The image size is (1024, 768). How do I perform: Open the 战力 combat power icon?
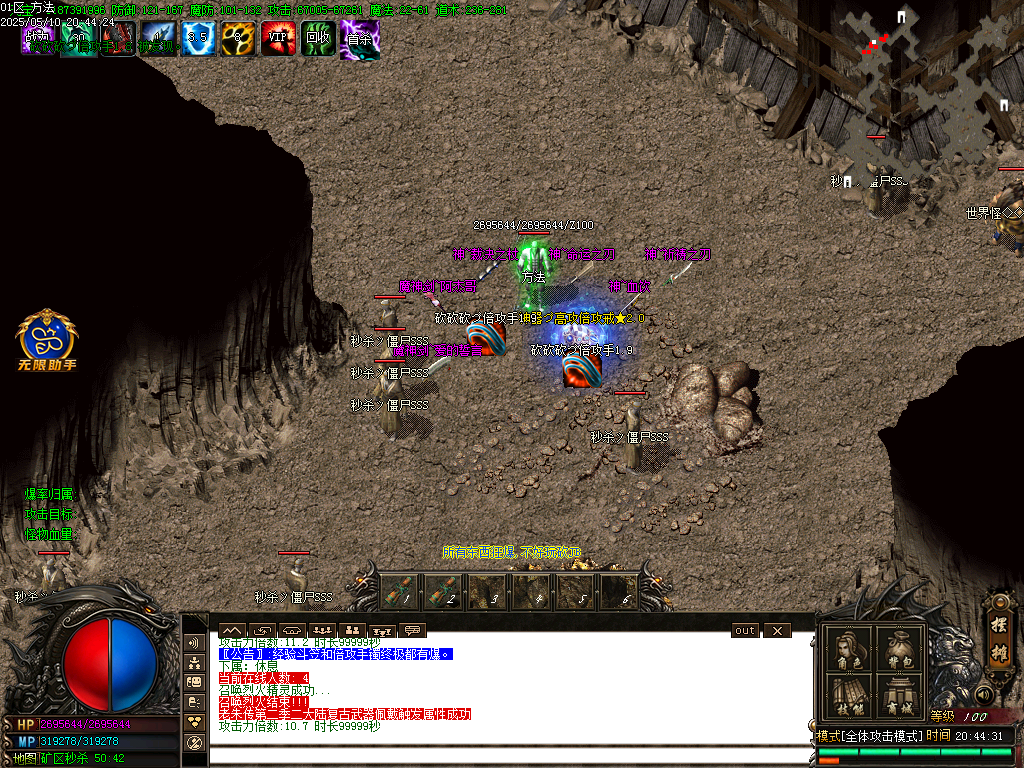click(39, 38)
